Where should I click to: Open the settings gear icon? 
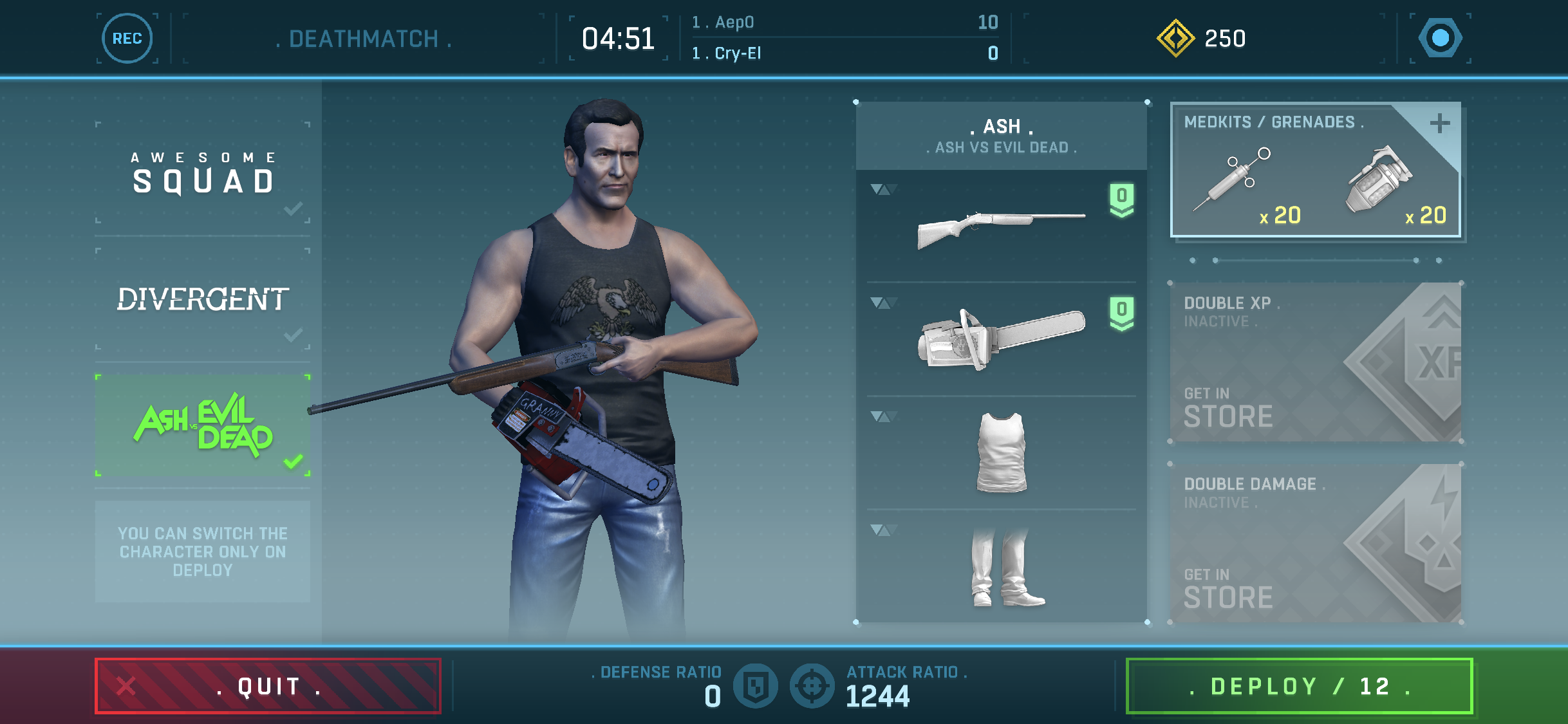1441,39
